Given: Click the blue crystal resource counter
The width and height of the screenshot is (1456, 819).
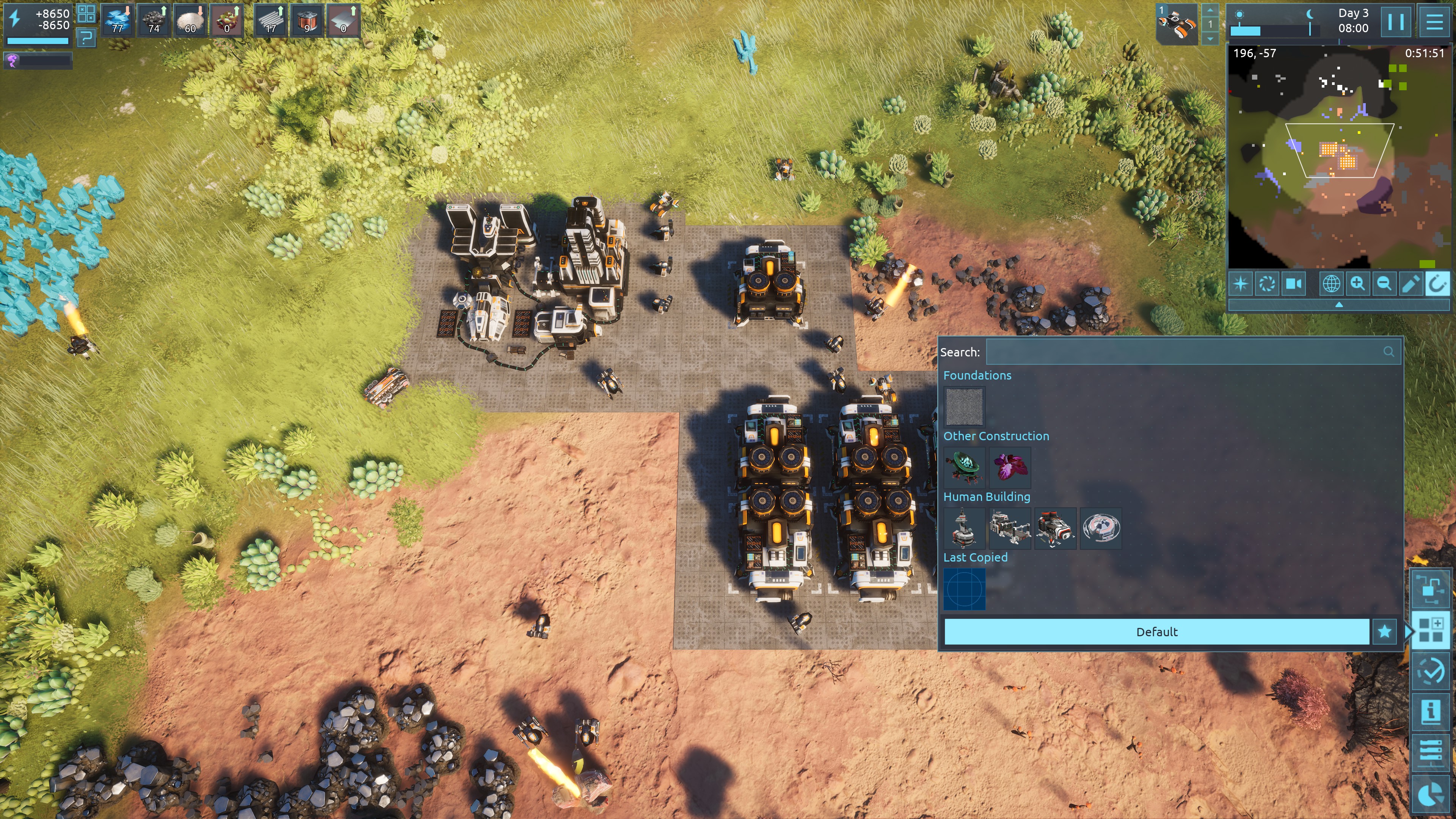Looking at the screenshot, I should coord(118,20).
